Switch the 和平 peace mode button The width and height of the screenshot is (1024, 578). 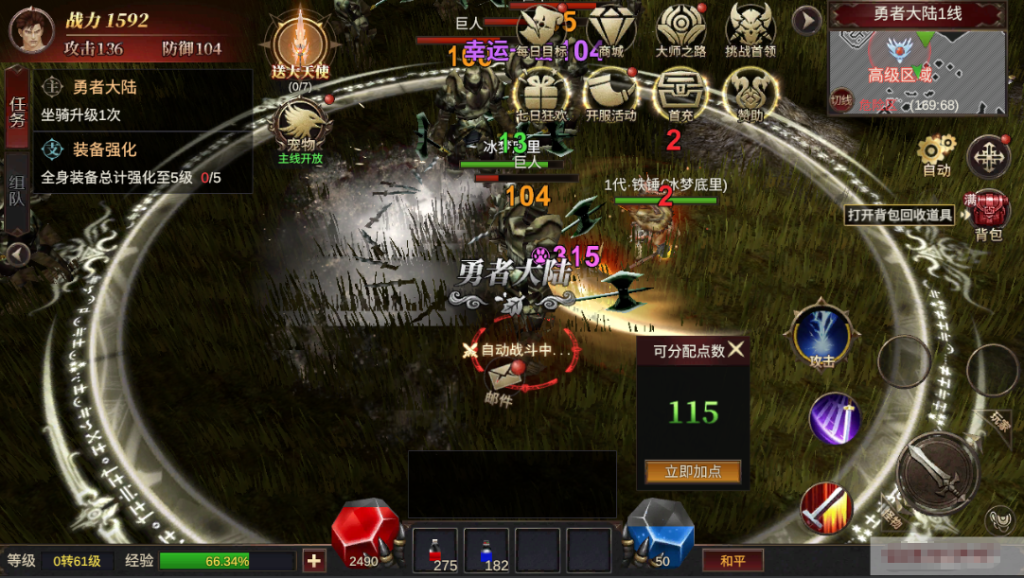click(725, 561)
